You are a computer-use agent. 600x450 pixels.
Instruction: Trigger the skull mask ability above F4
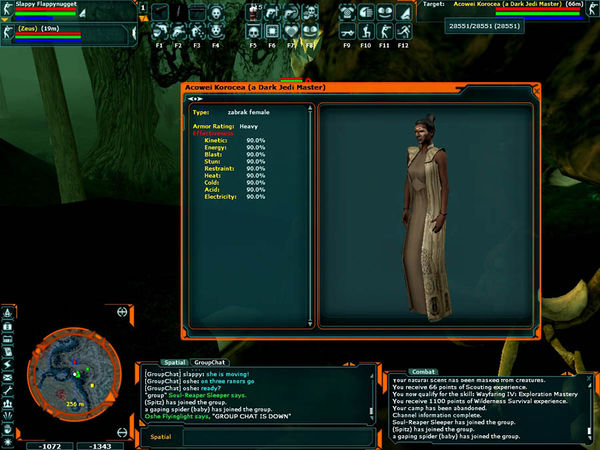coord(217,34)
